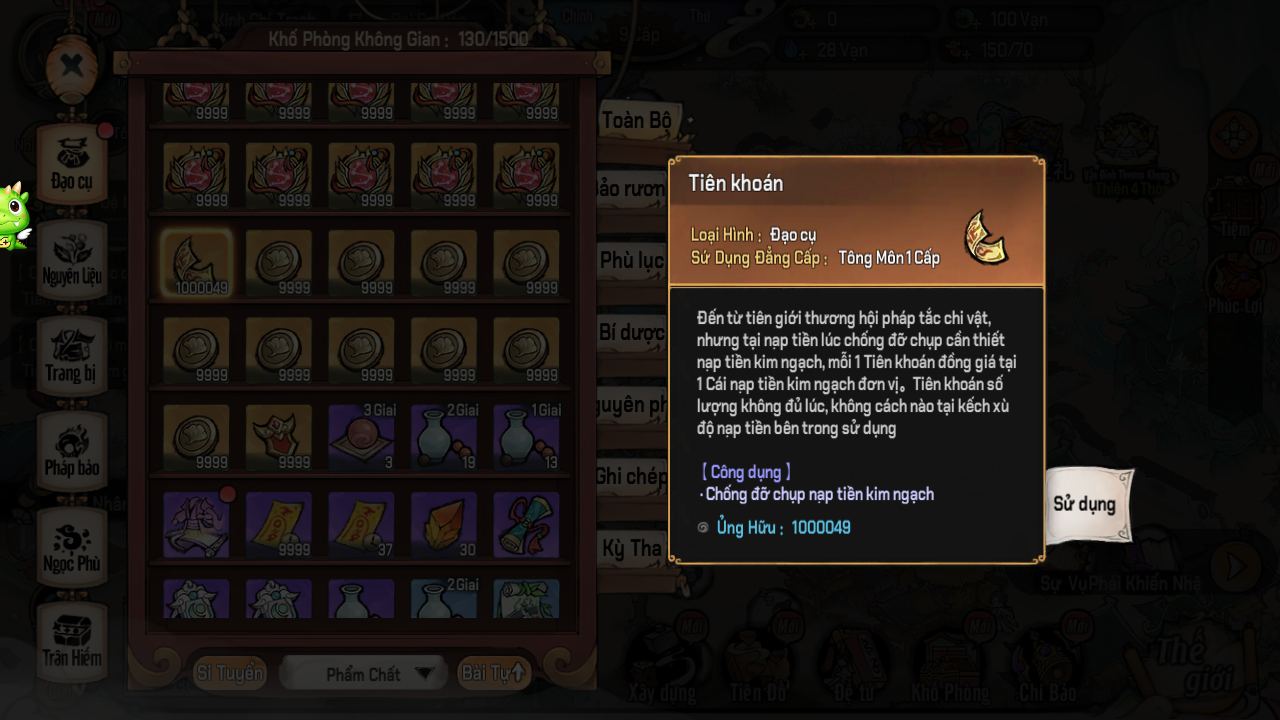1280x720 pixels.
Task: Activate the Bài Tự sort button
Action: [x=494, y=674]
